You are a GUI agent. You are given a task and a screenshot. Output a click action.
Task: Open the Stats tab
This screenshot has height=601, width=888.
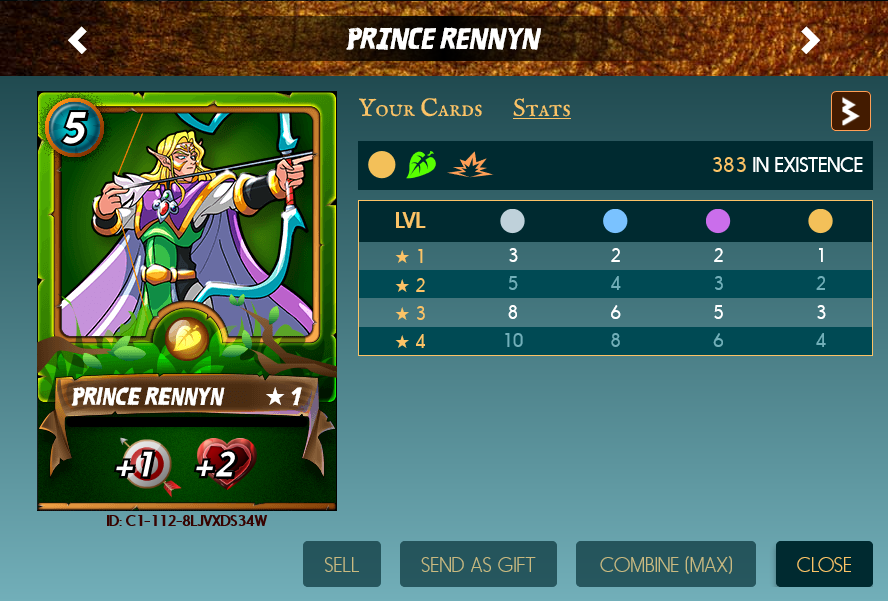pyautogui.click(x=542, y=109)
